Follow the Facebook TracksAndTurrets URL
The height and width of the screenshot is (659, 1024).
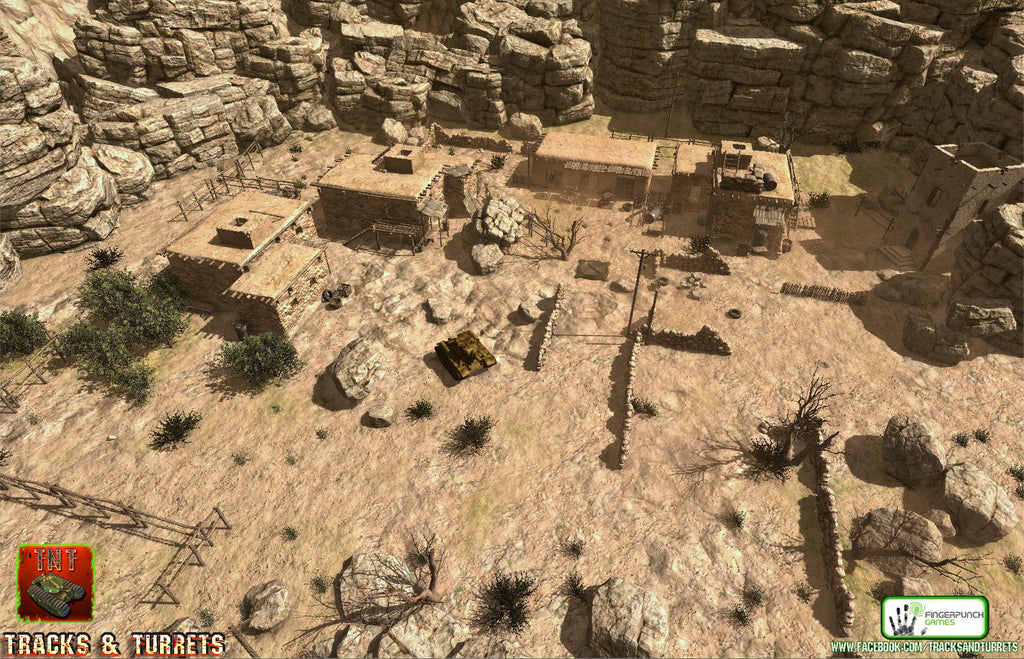click(926, 648)
